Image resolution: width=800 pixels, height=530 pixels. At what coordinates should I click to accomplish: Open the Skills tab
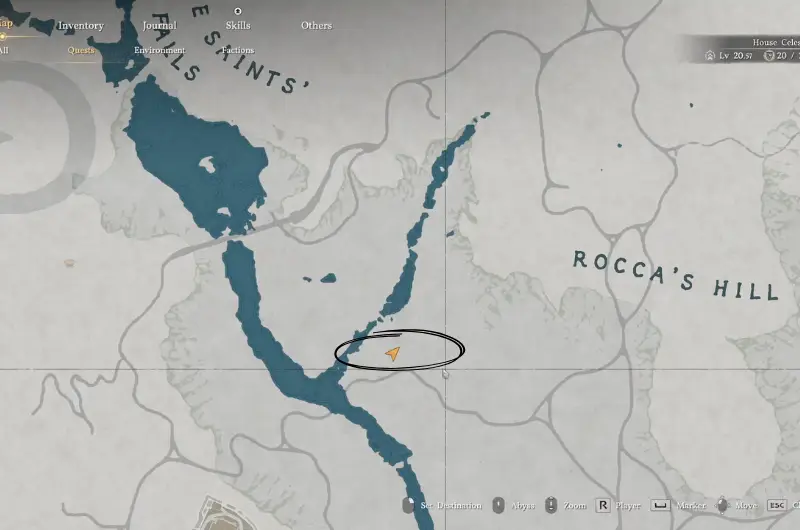click(237, 25)
